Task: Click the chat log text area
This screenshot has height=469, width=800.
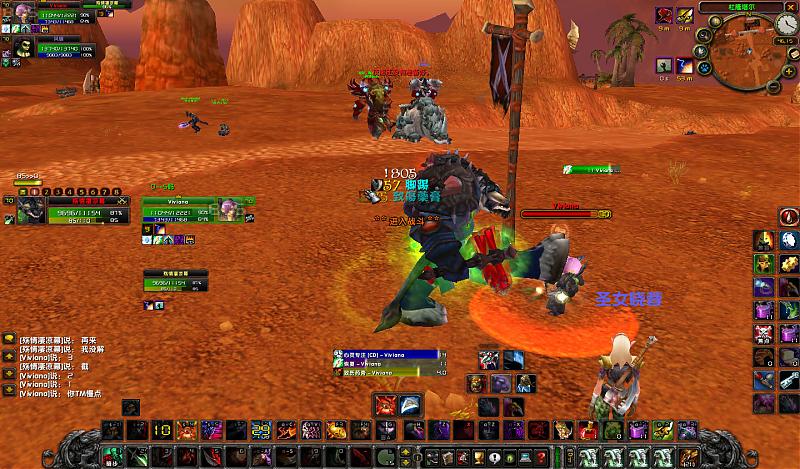Action: [60, 362]
